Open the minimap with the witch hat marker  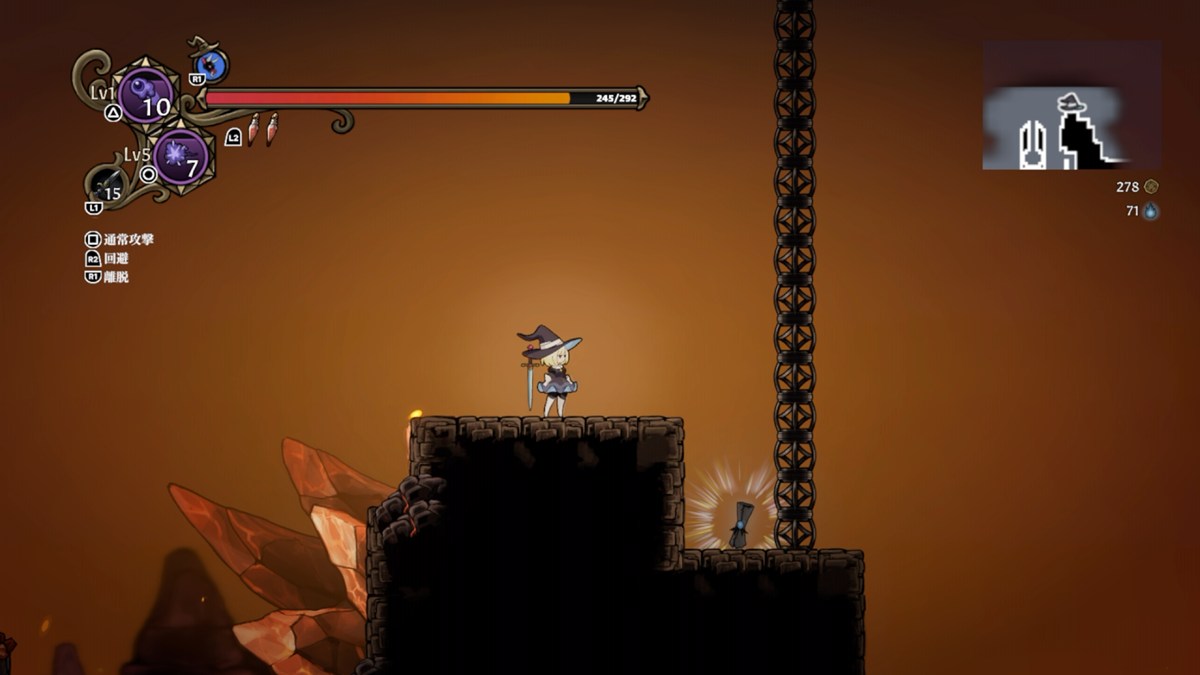[1071, 105]
